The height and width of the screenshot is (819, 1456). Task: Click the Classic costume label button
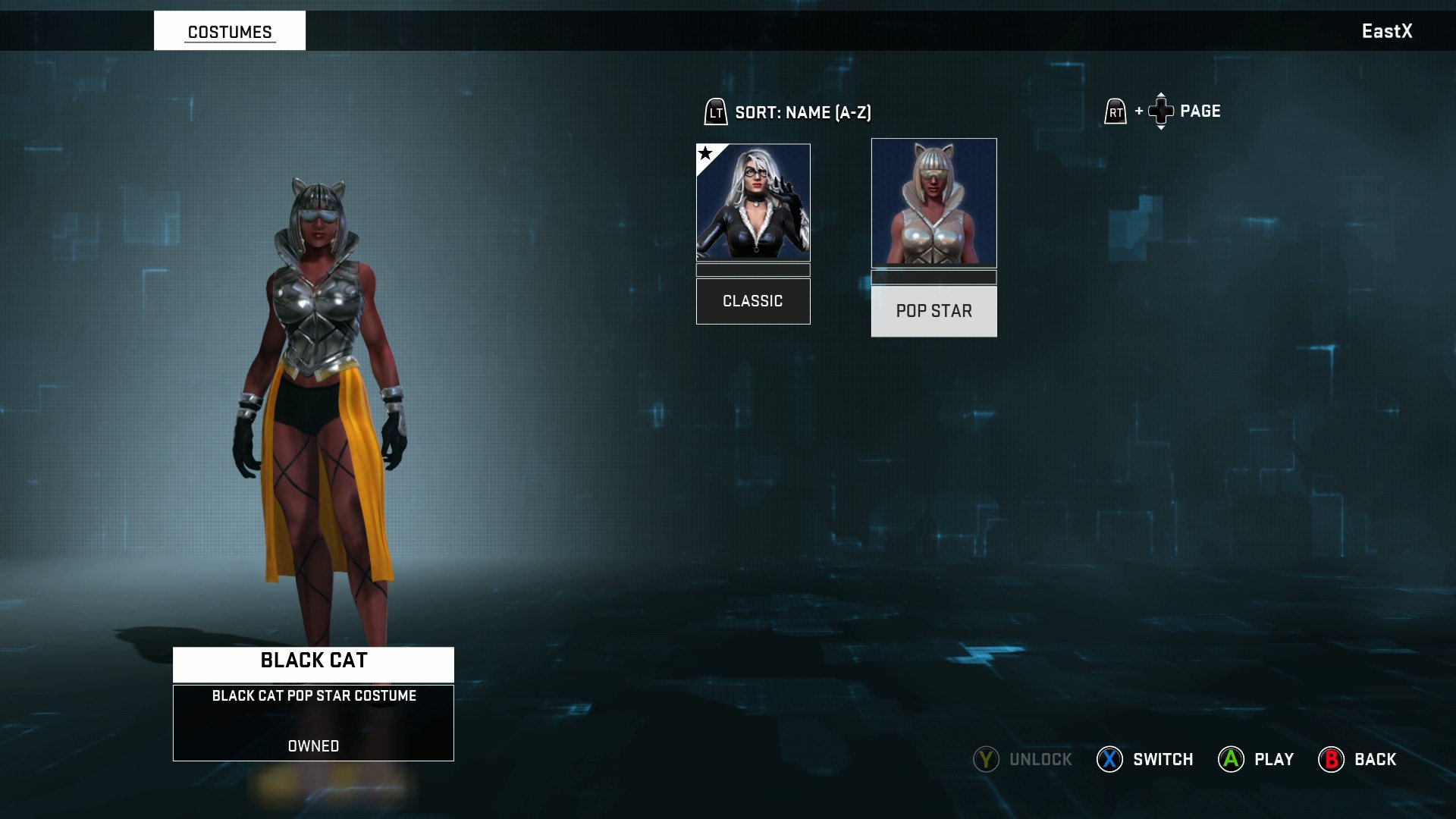(x=753, y=301)
